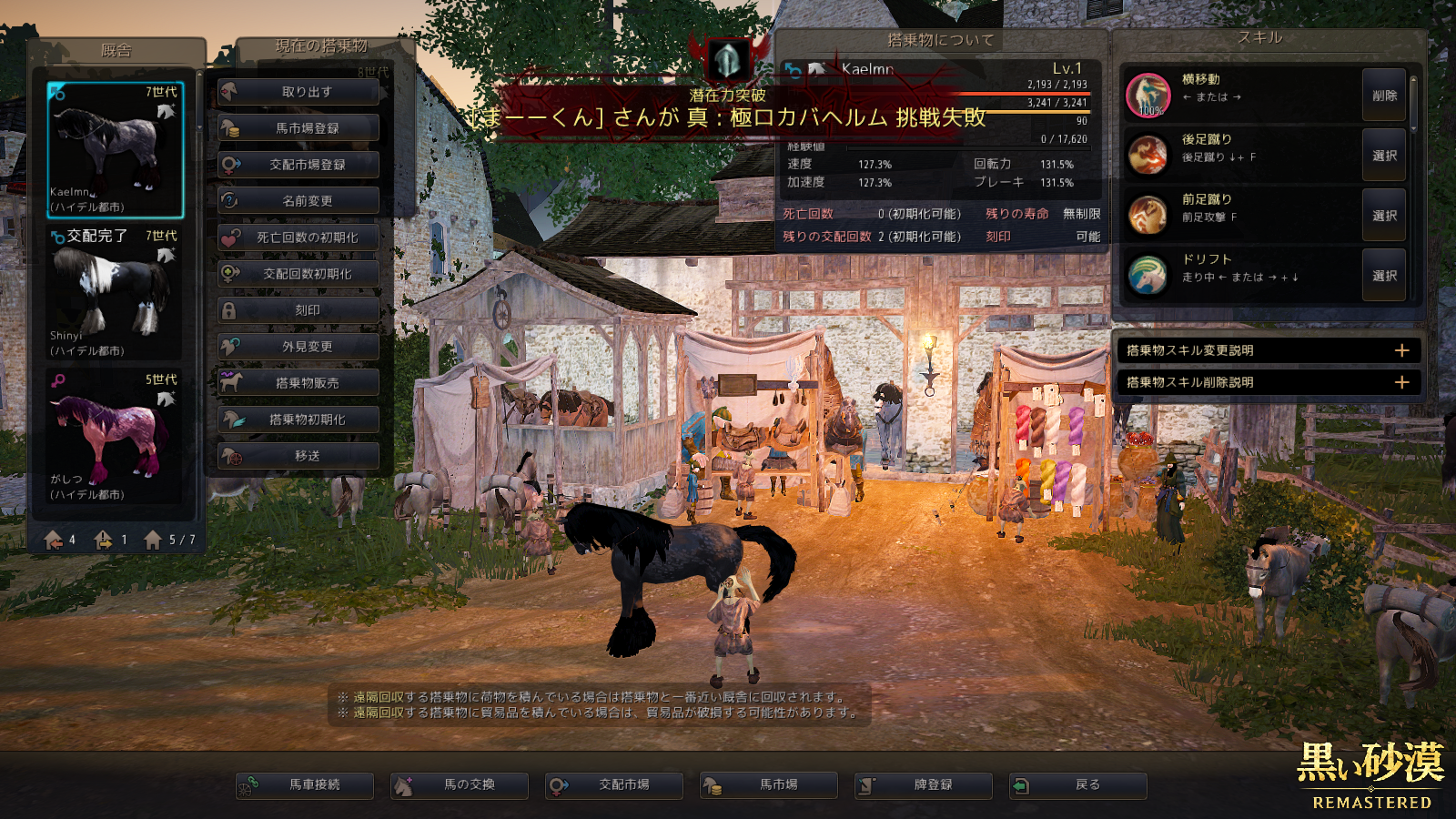Click the 搭乗物販売 button
Image resolution: width=1456 pixels, height=819 pixels.
tap(298, 383)
